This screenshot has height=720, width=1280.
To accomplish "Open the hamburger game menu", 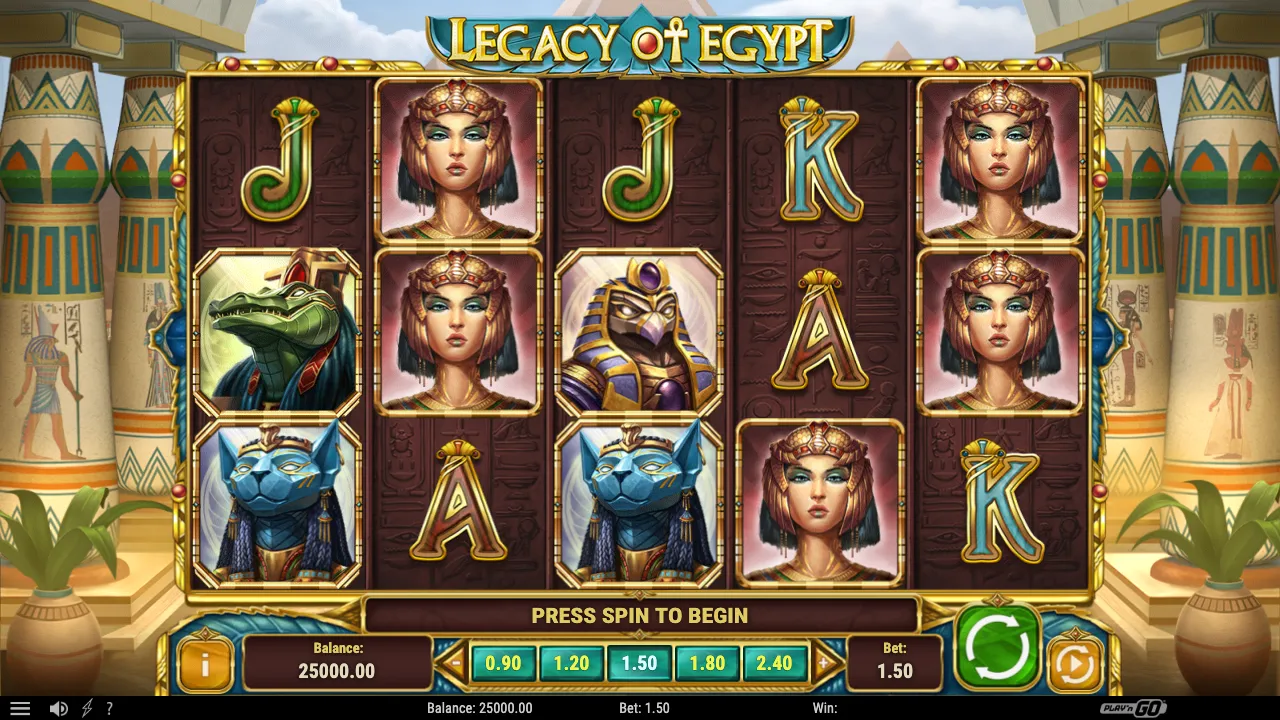I will click(x=20, y=707).
